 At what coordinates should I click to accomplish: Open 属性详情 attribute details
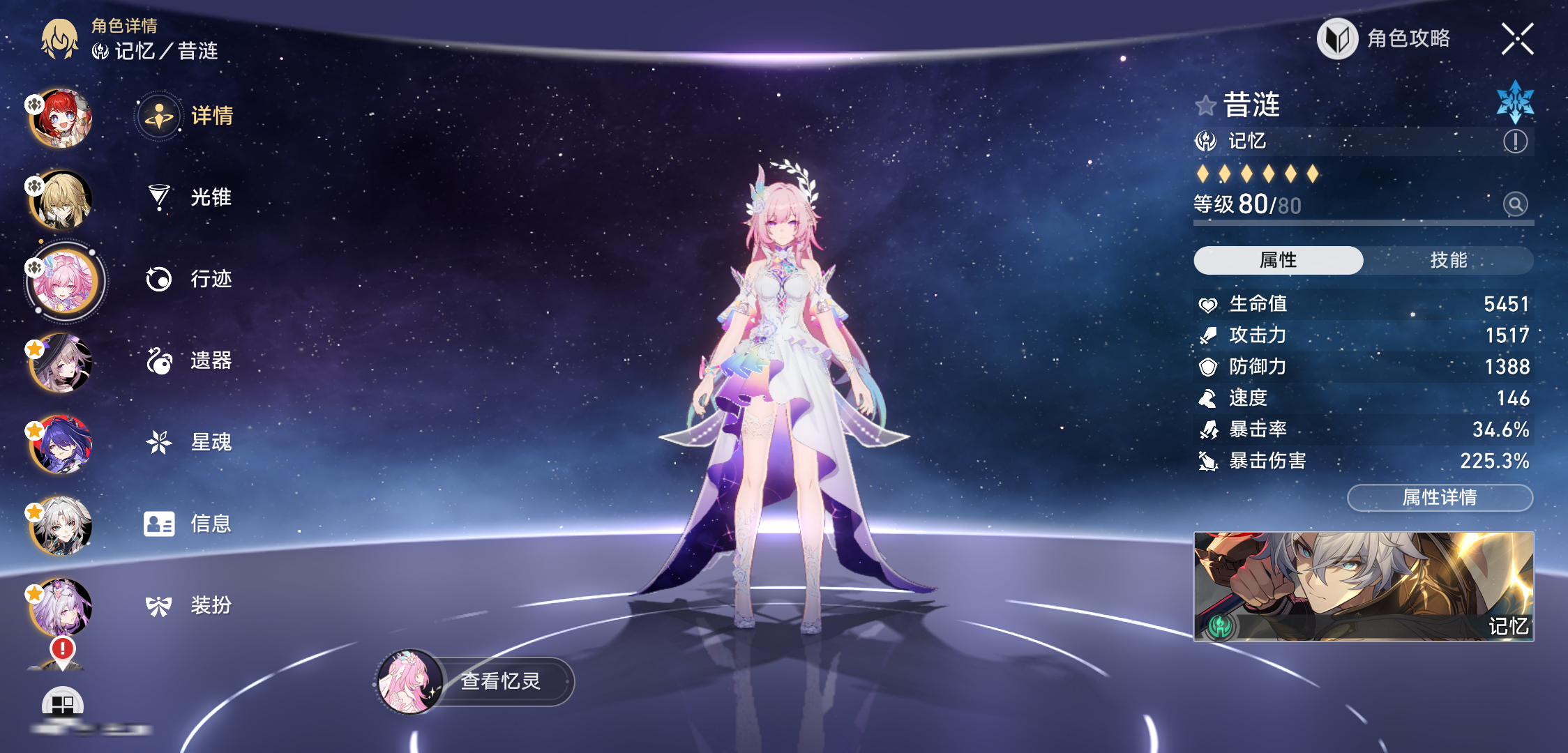tap(1440, 498)
